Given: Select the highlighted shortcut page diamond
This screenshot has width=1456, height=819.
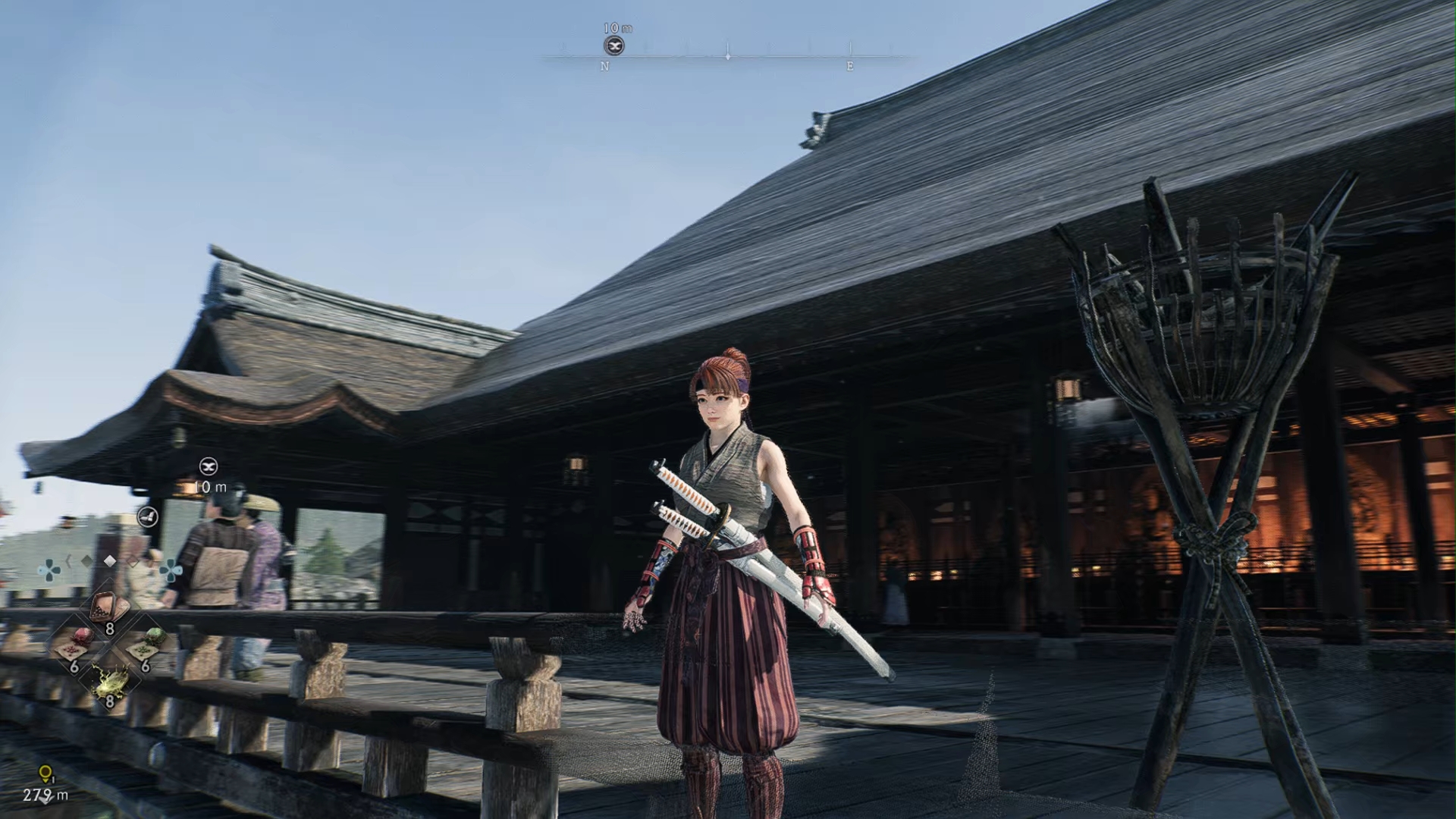Looking at the screenshot, I should (110, 561).
